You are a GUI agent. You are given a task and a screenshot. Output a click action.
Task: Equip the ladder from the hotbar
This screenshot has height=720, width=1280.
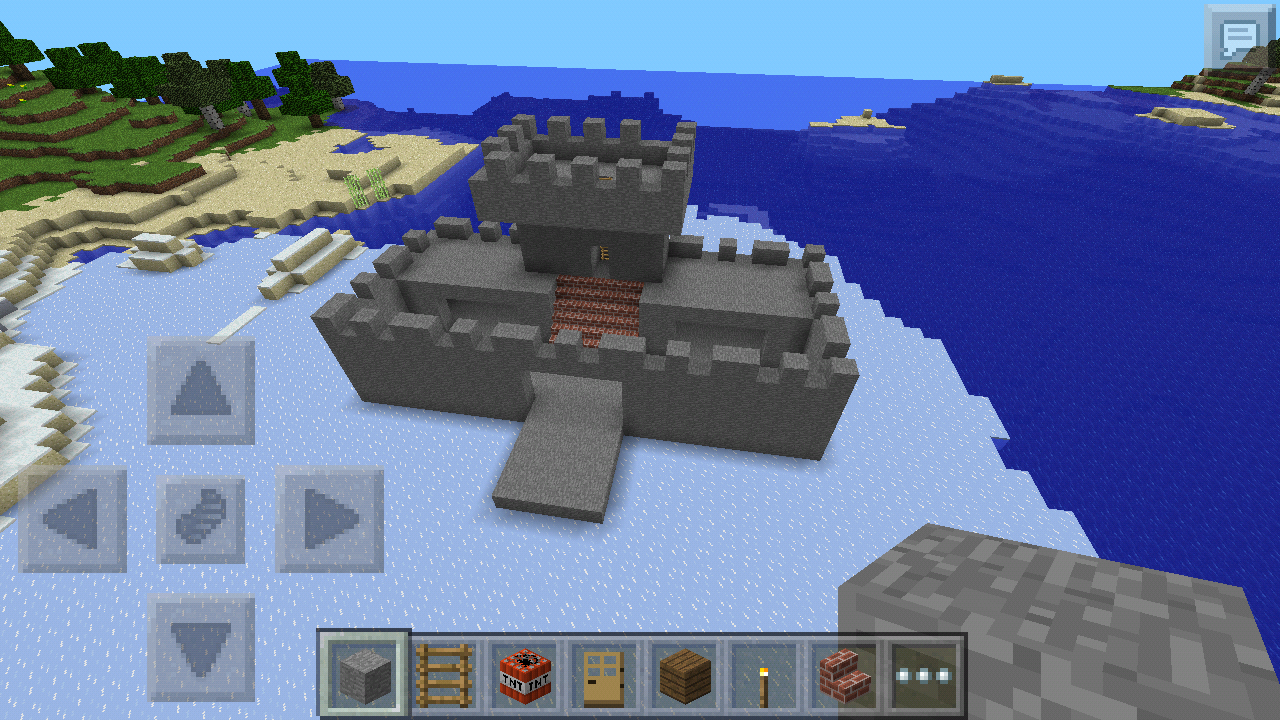tap(443, 676)
